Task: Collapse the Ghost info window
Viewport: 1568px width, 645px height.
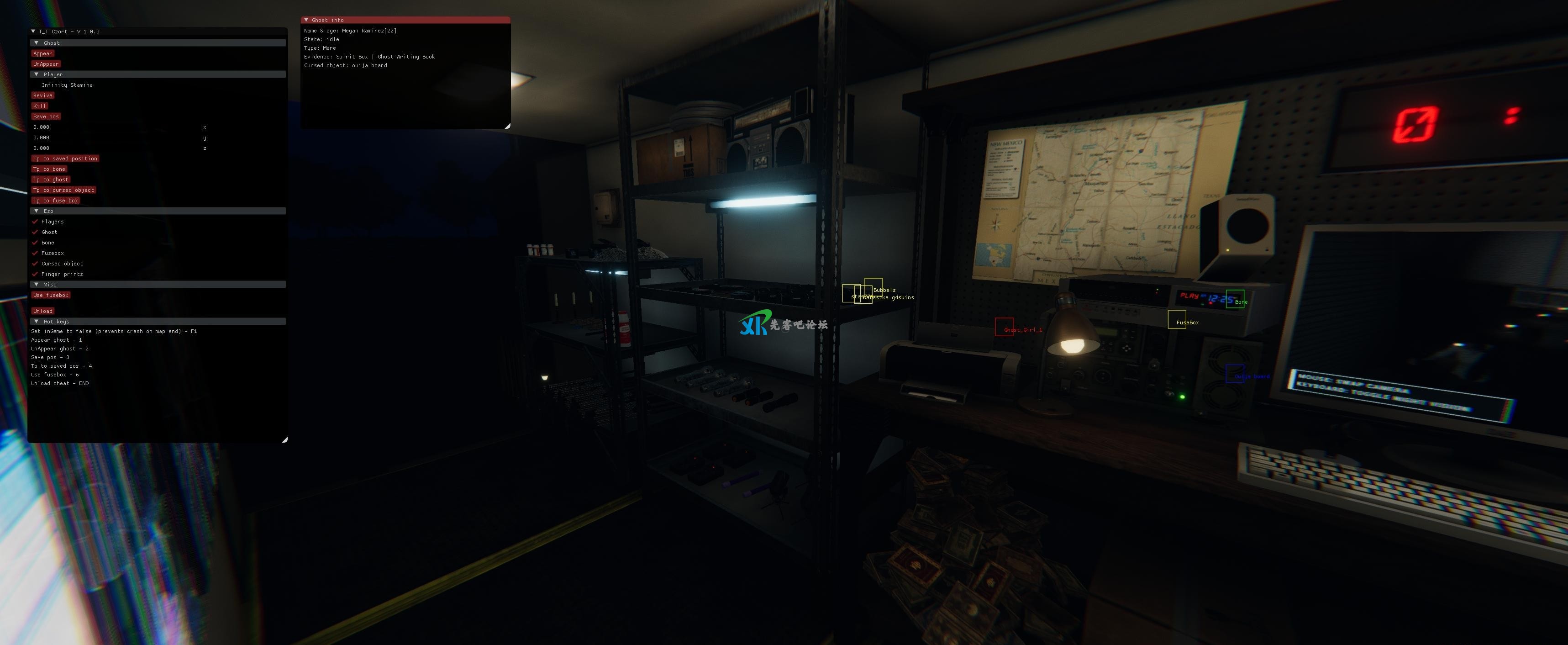Action: click(x=306, y=20)
